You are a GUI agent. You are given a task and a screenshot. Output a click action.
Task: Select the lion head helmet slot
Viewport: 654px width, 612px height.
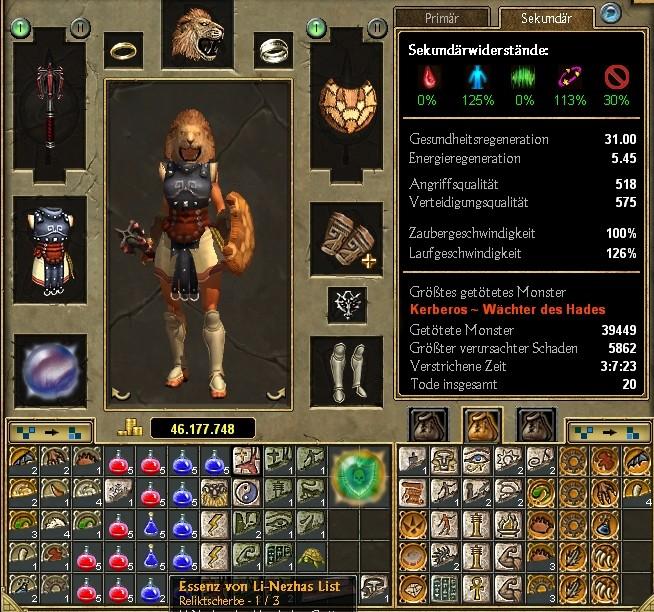(197, 35)
